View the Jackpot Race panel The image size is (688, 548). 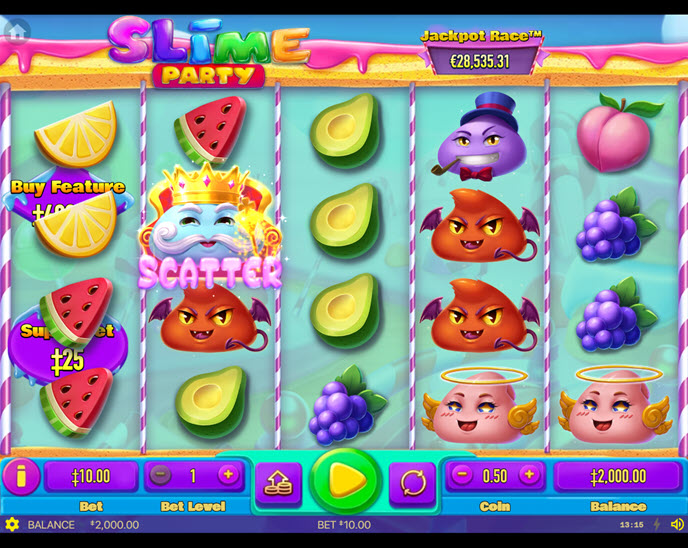[481, 52]
